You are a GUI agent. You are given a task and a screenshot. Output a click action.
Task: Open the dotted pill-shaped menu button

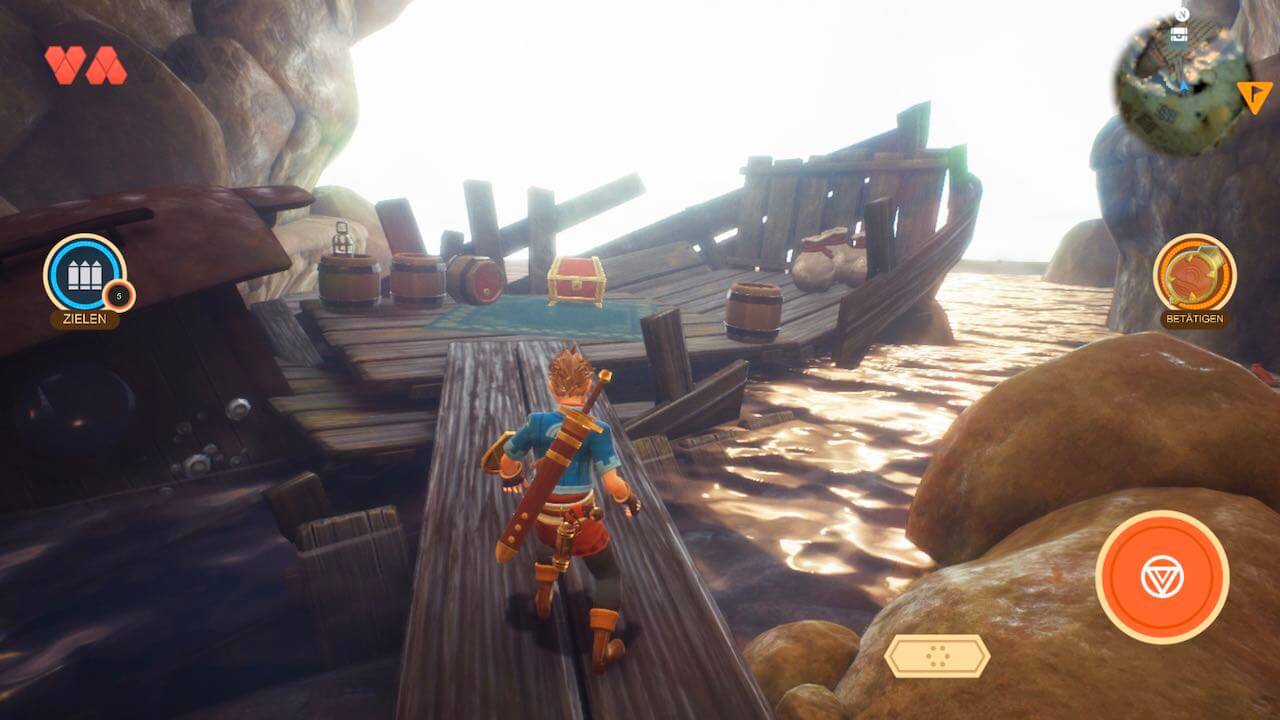937,656
